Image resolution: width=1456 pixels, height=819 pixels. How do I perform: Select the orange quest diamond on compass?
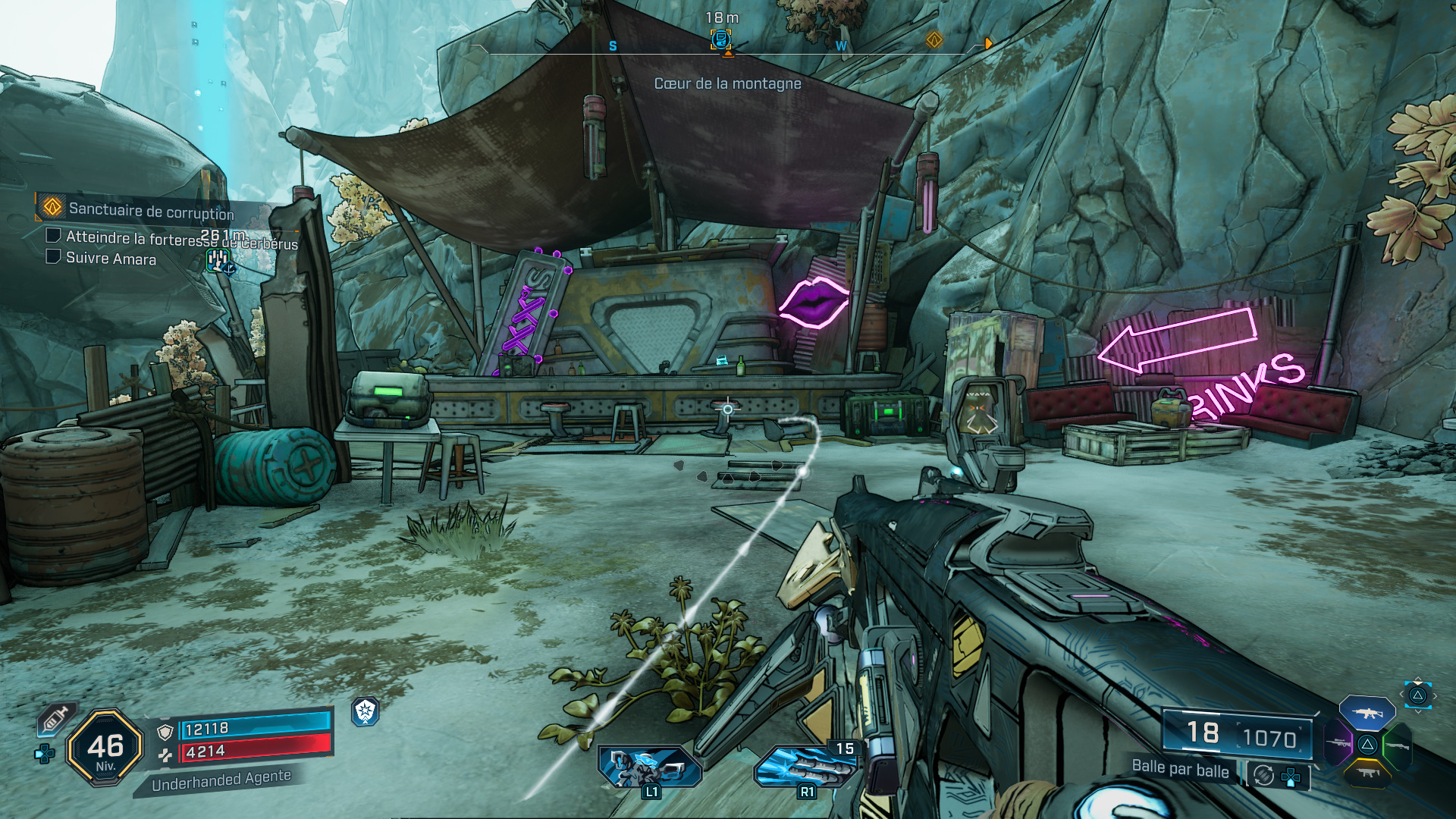934,39
